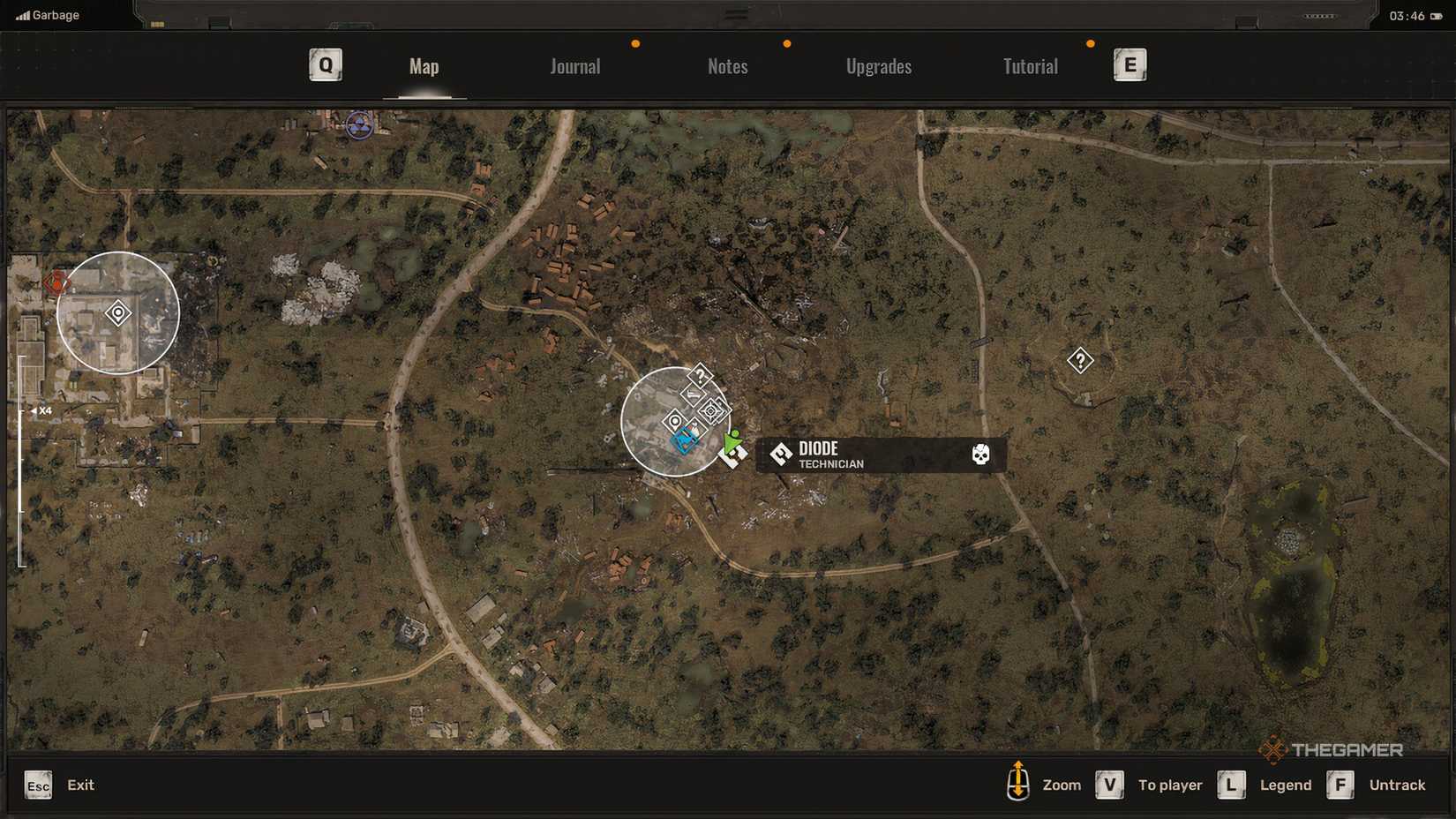Open the Journal tab
The image size is (1456, 819).
click(x=574, y=65)
